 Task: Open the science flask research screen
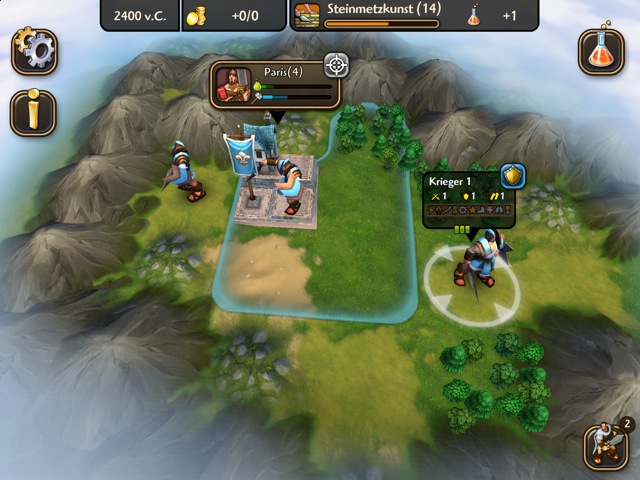(601, 52)
